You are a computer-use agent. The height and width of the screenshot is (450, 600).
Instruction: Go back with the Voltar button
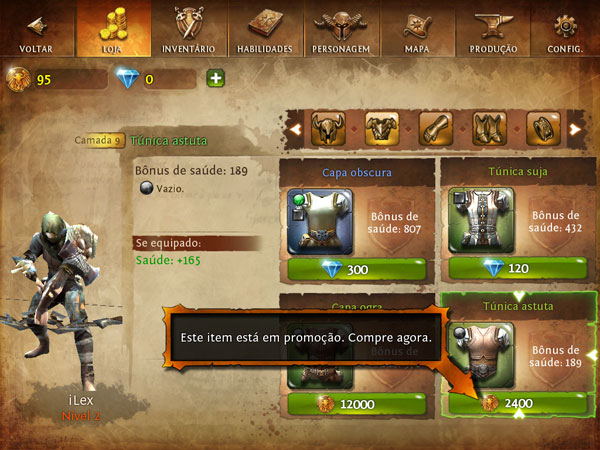tap(37, 28)
